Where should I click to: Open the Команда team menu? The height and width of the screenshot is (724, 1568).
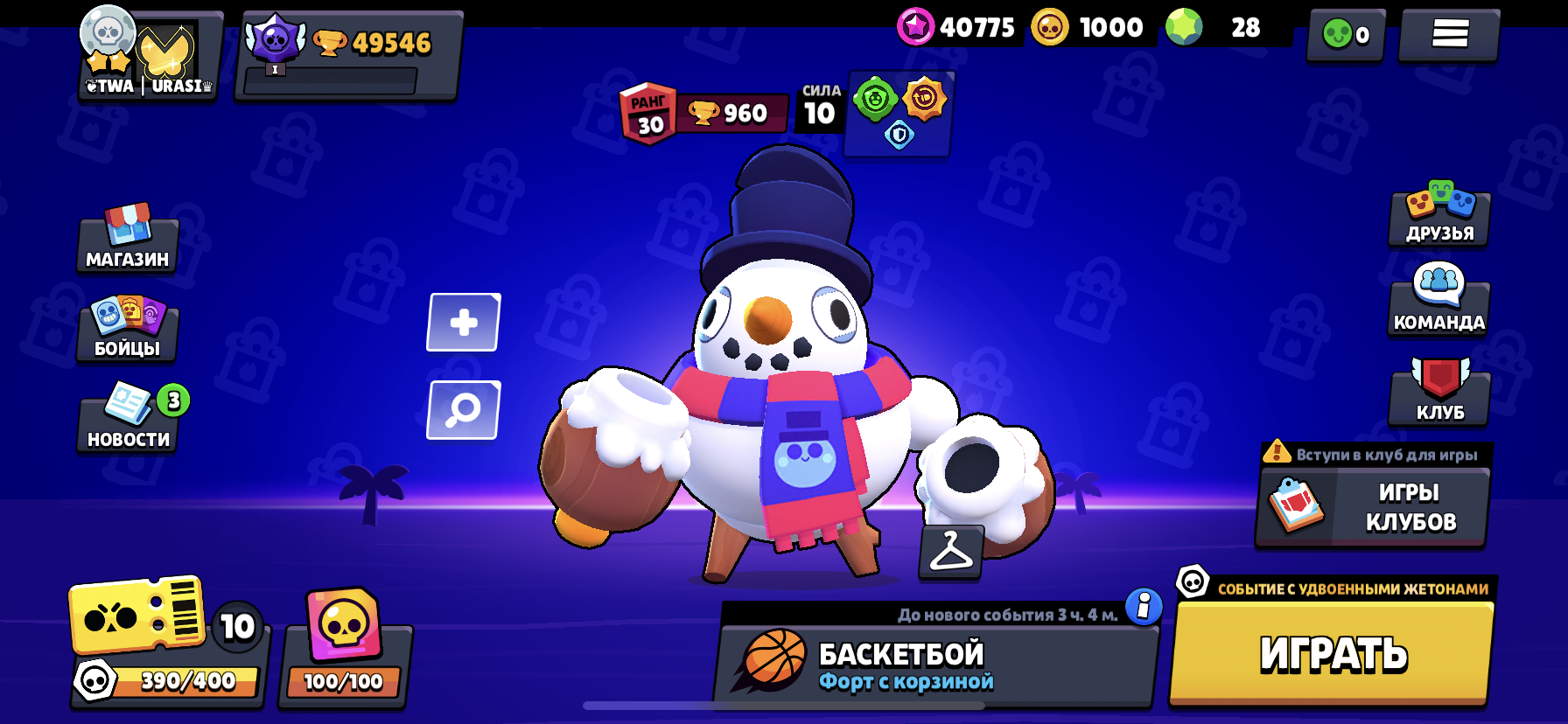click(1439, 304)
